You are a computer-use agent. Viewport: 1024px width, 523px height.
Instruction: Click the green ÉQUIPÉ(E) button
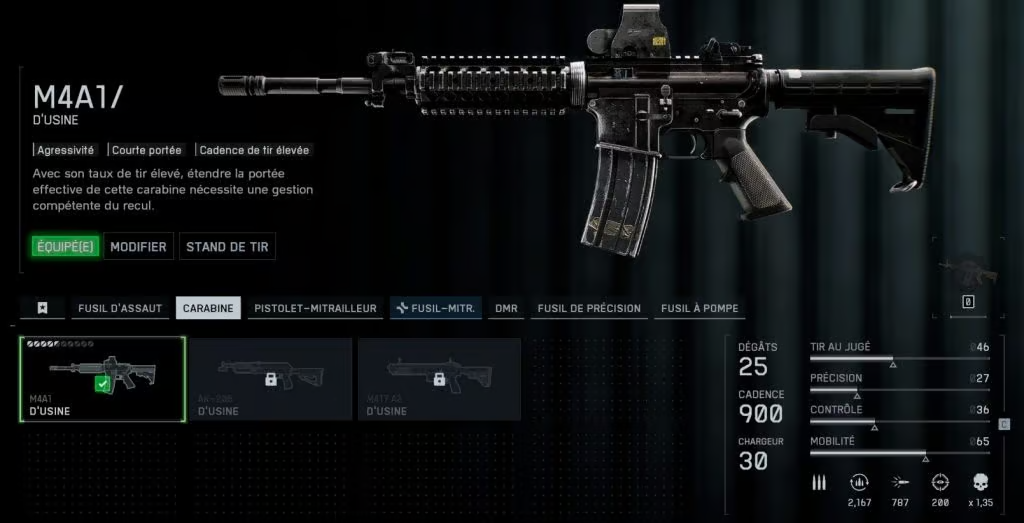[x=65, y=246]
